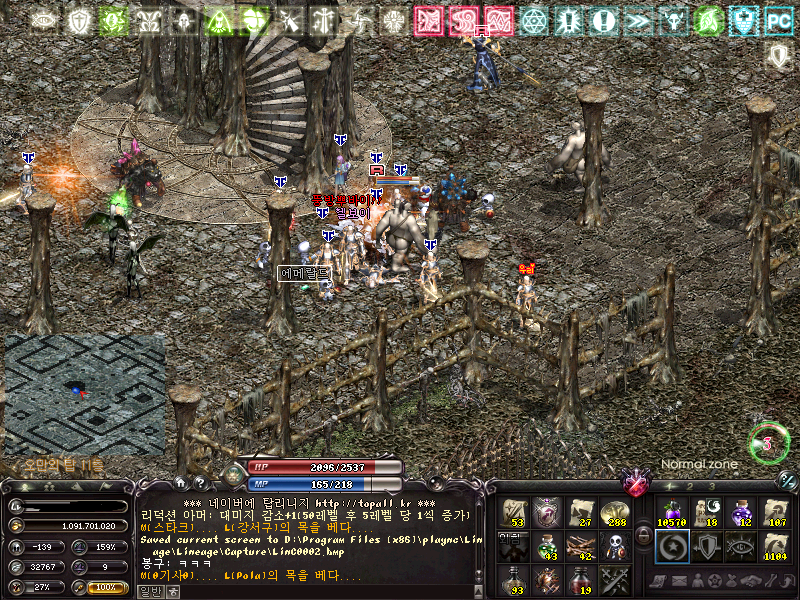Use the red potion with count 19
Viewport: 800px width, 600px height.
point(581,580)
